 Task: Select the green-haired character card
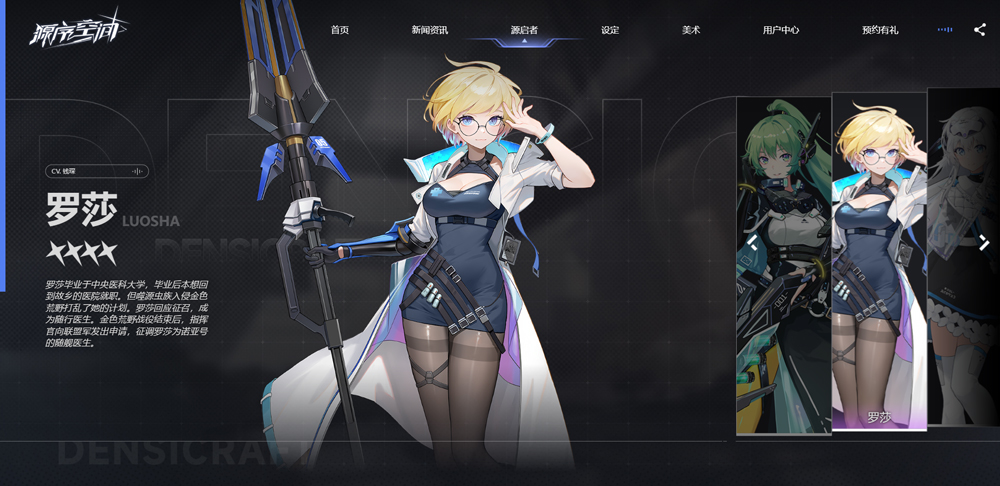click(x=783, y=265)
